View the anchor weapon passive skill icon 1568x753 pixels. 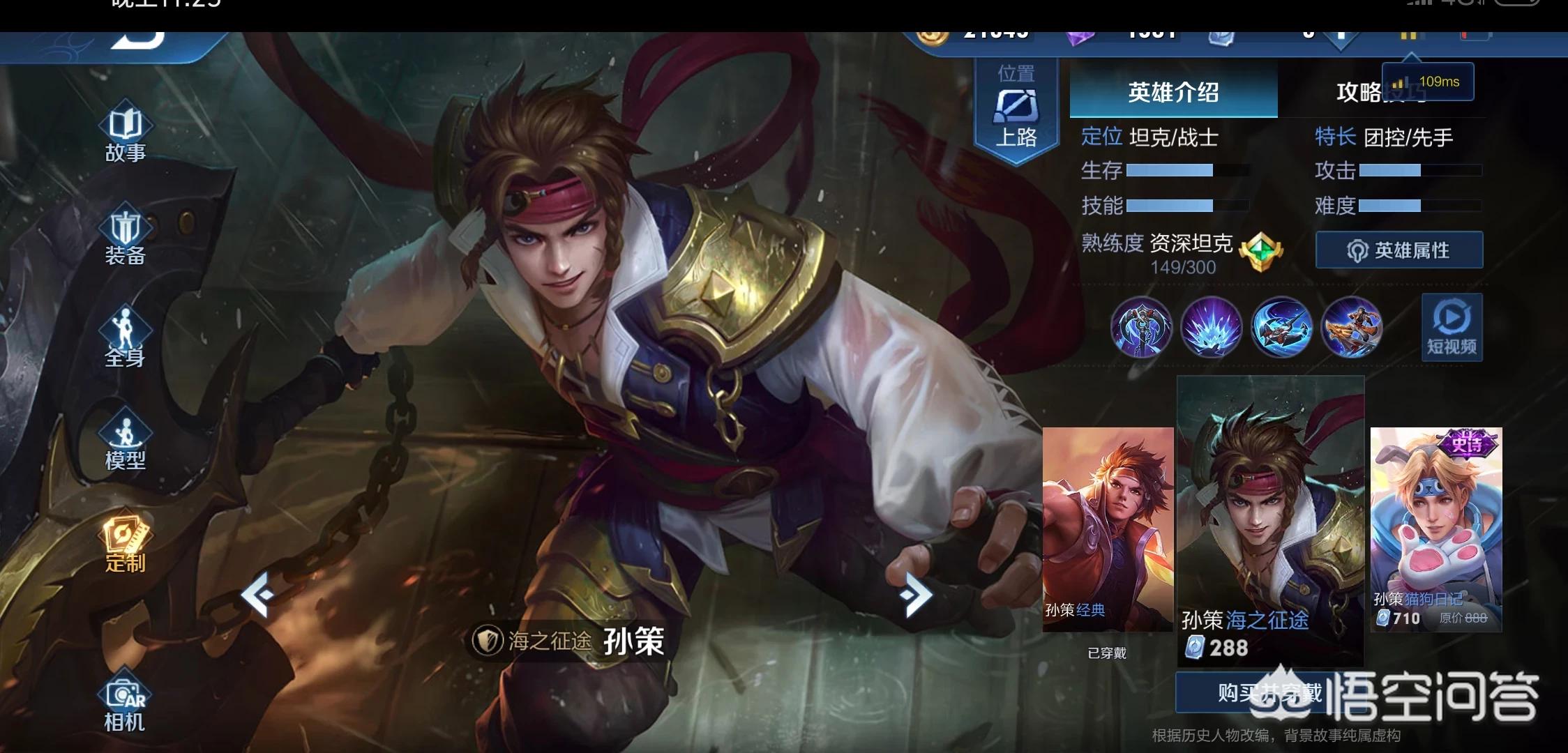[1142, 327]
